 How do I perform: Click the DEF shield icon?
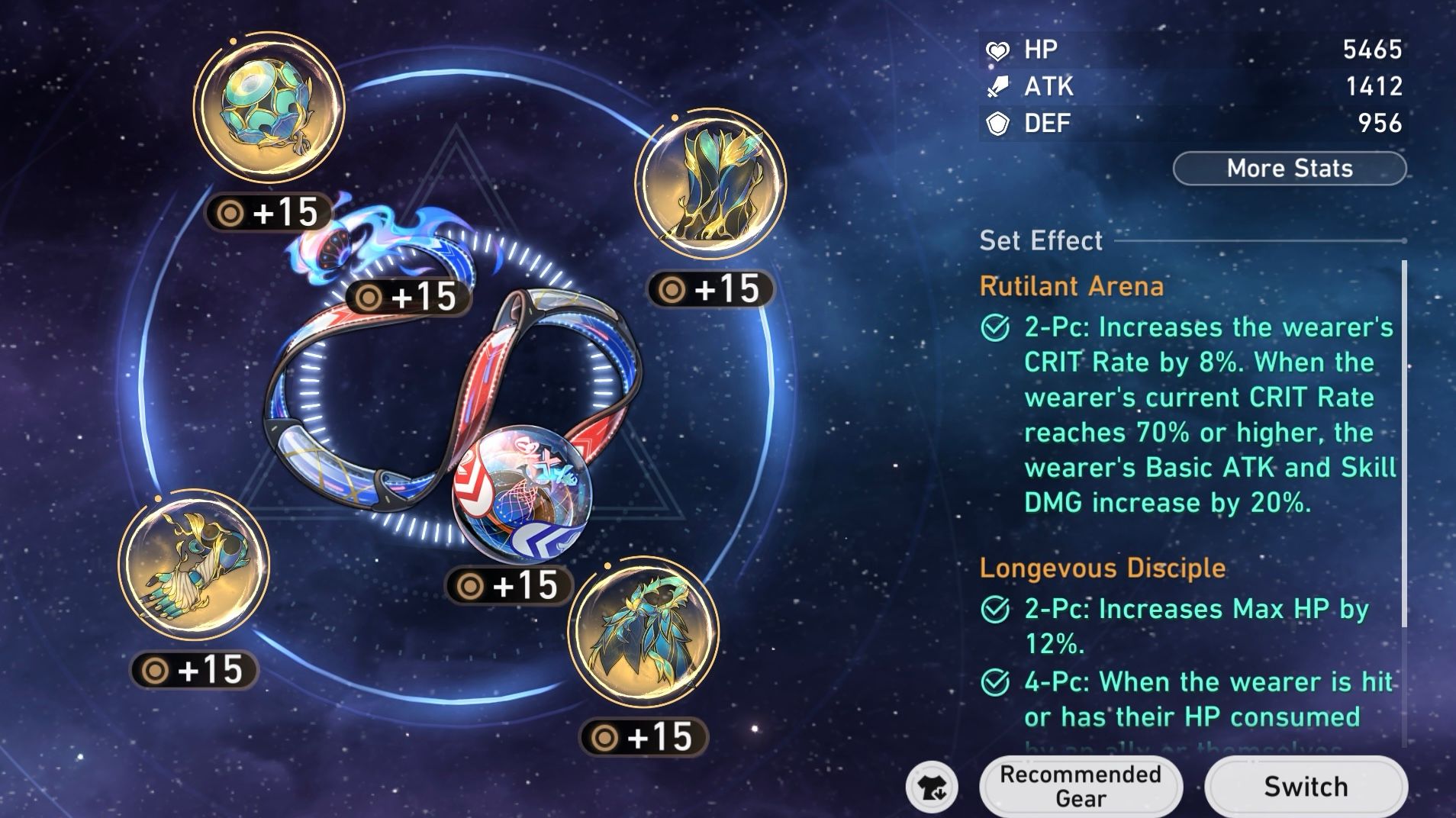point(1000,123)
